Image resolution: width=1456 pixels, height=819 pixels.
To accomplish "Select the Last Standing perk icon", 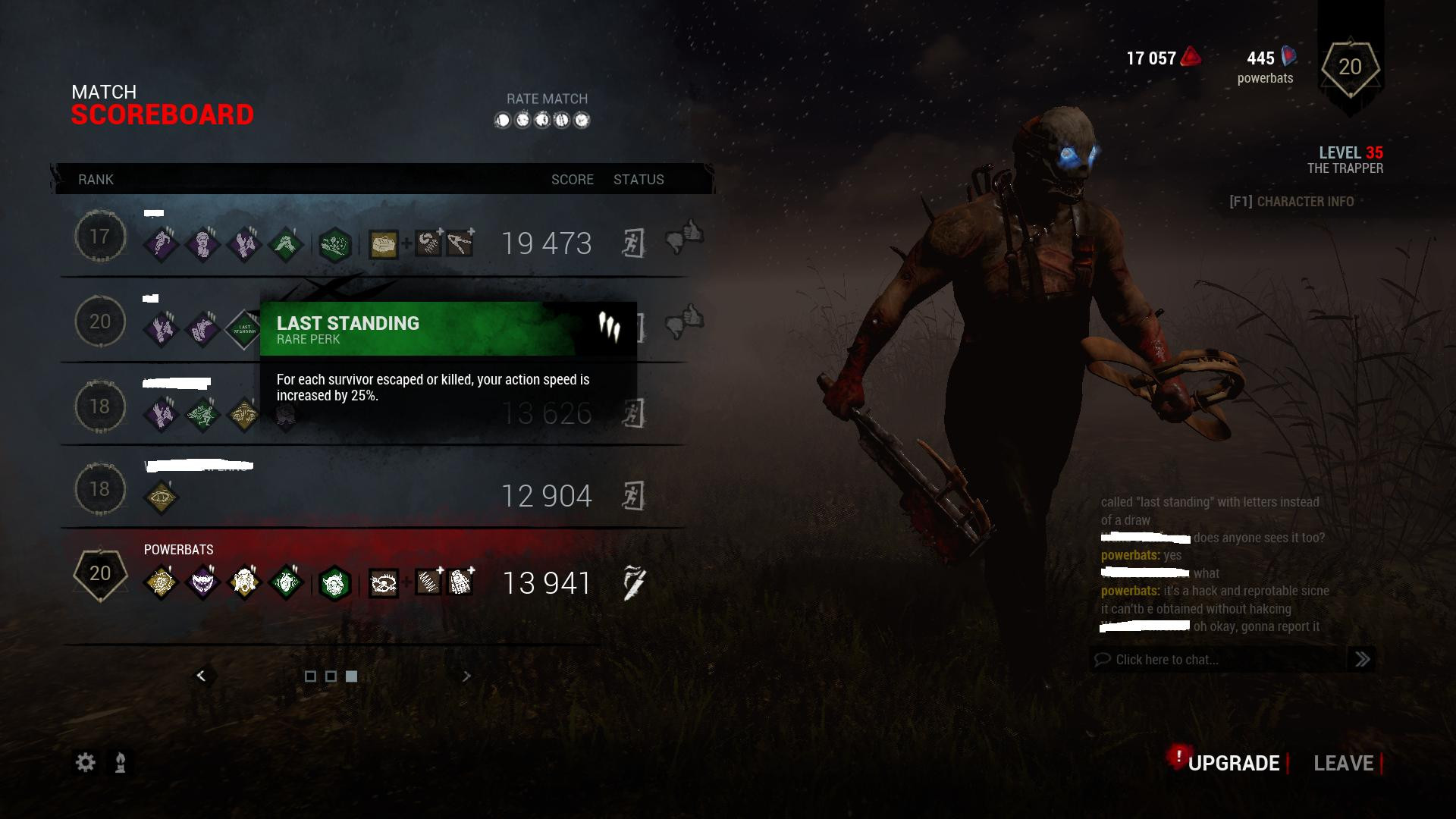I will 243,329.
